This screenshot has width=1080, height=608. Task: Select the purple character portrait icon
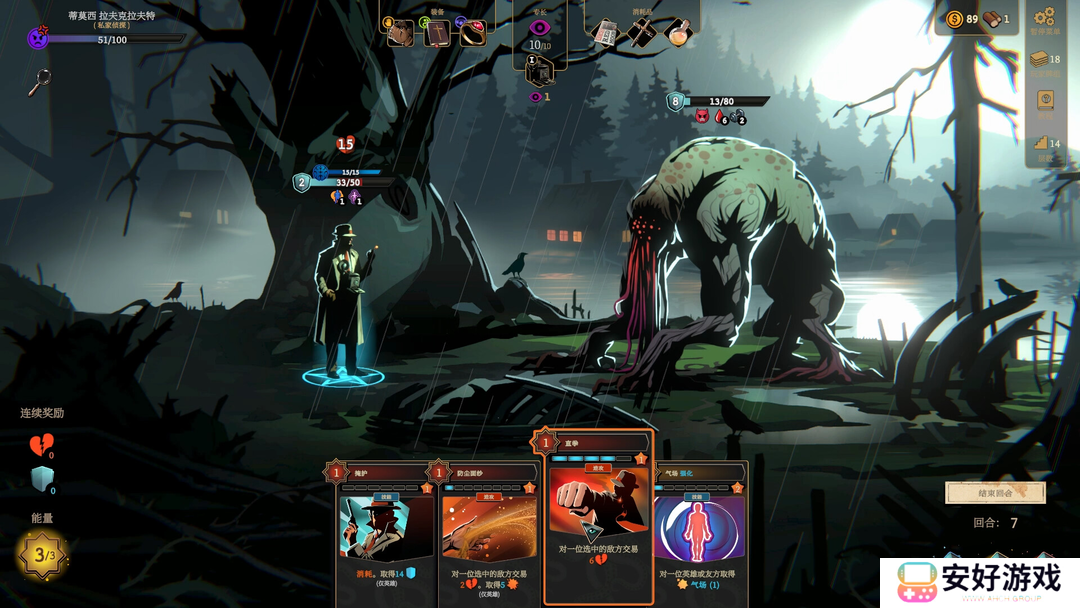(x=38, y=39)
